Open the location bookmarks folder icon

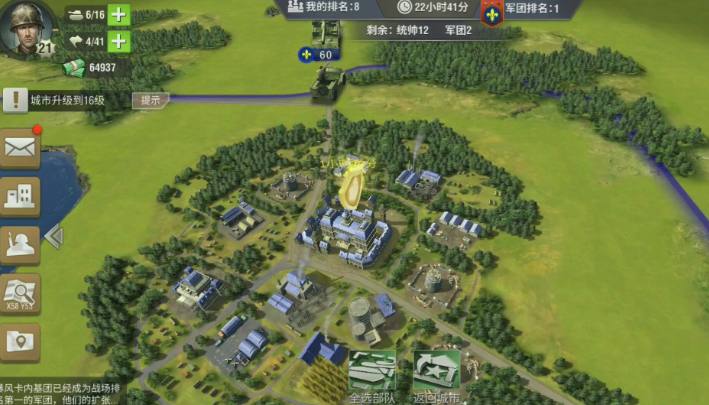point(21,341)
